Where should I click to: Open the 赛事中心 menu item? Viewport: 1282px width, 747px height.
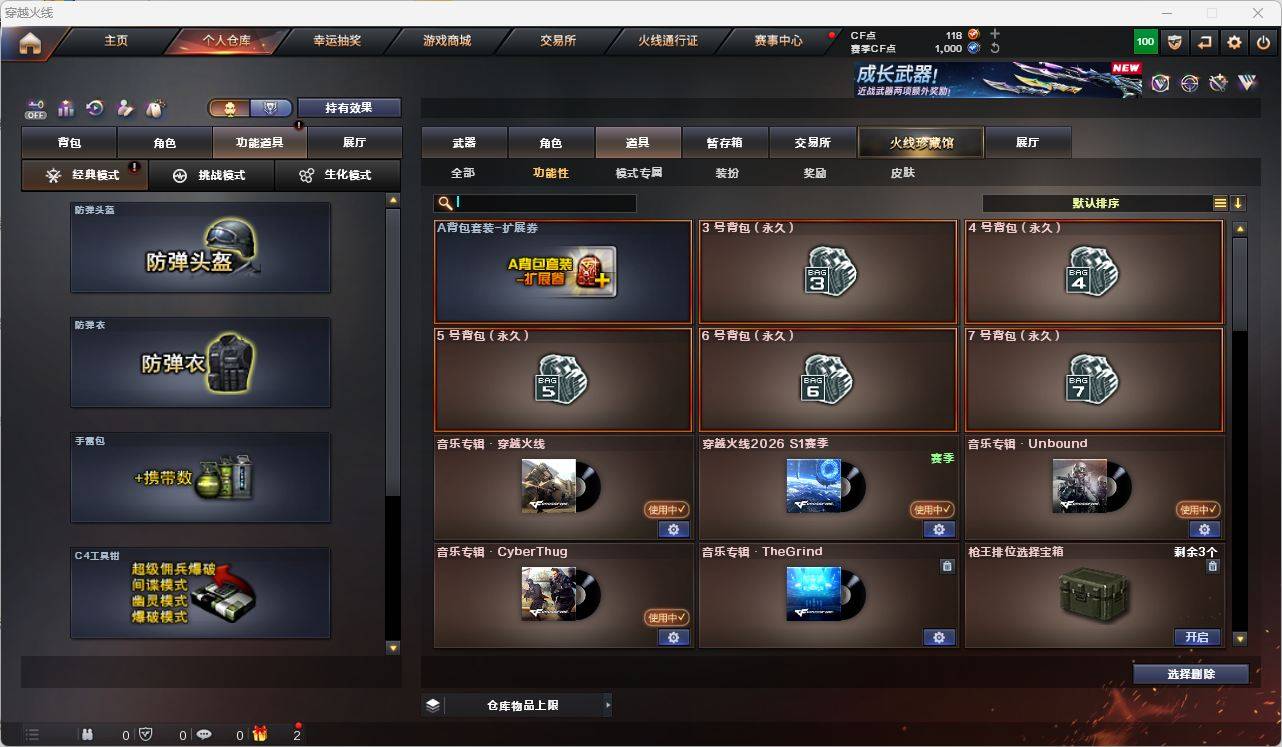click(778, 40)
